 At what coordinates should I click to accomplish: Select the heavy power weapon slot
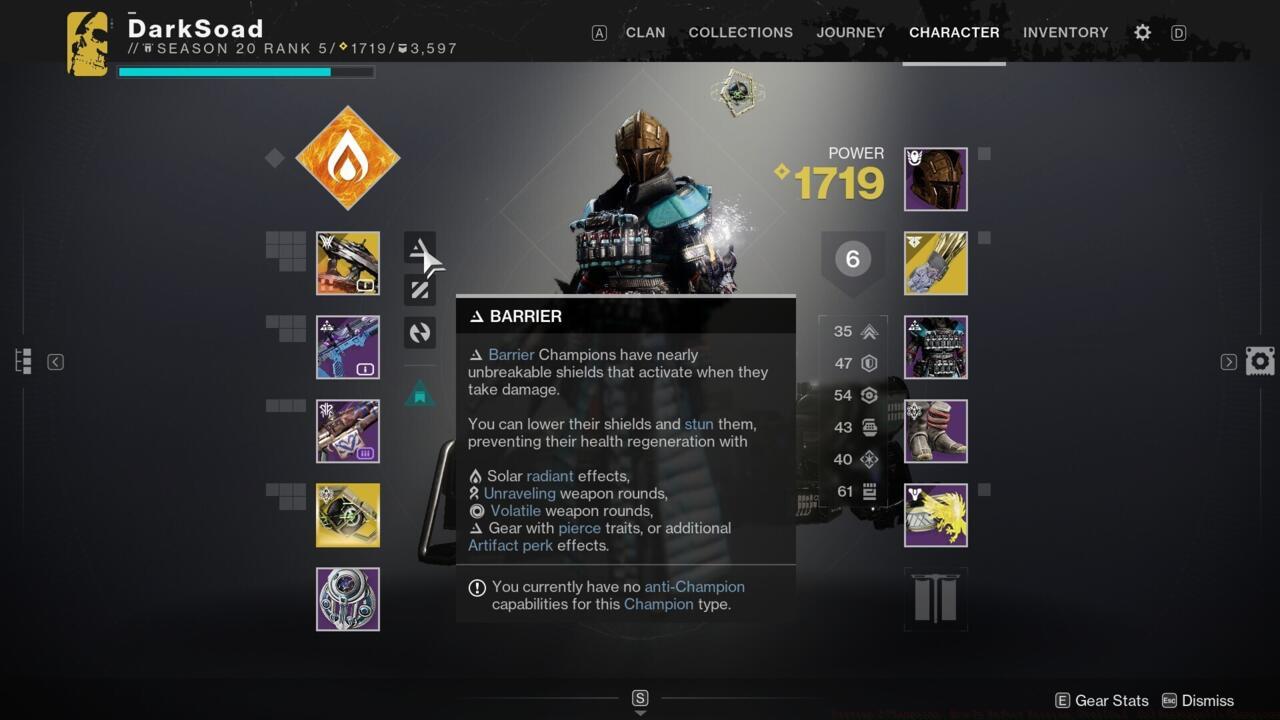(347, 431)
